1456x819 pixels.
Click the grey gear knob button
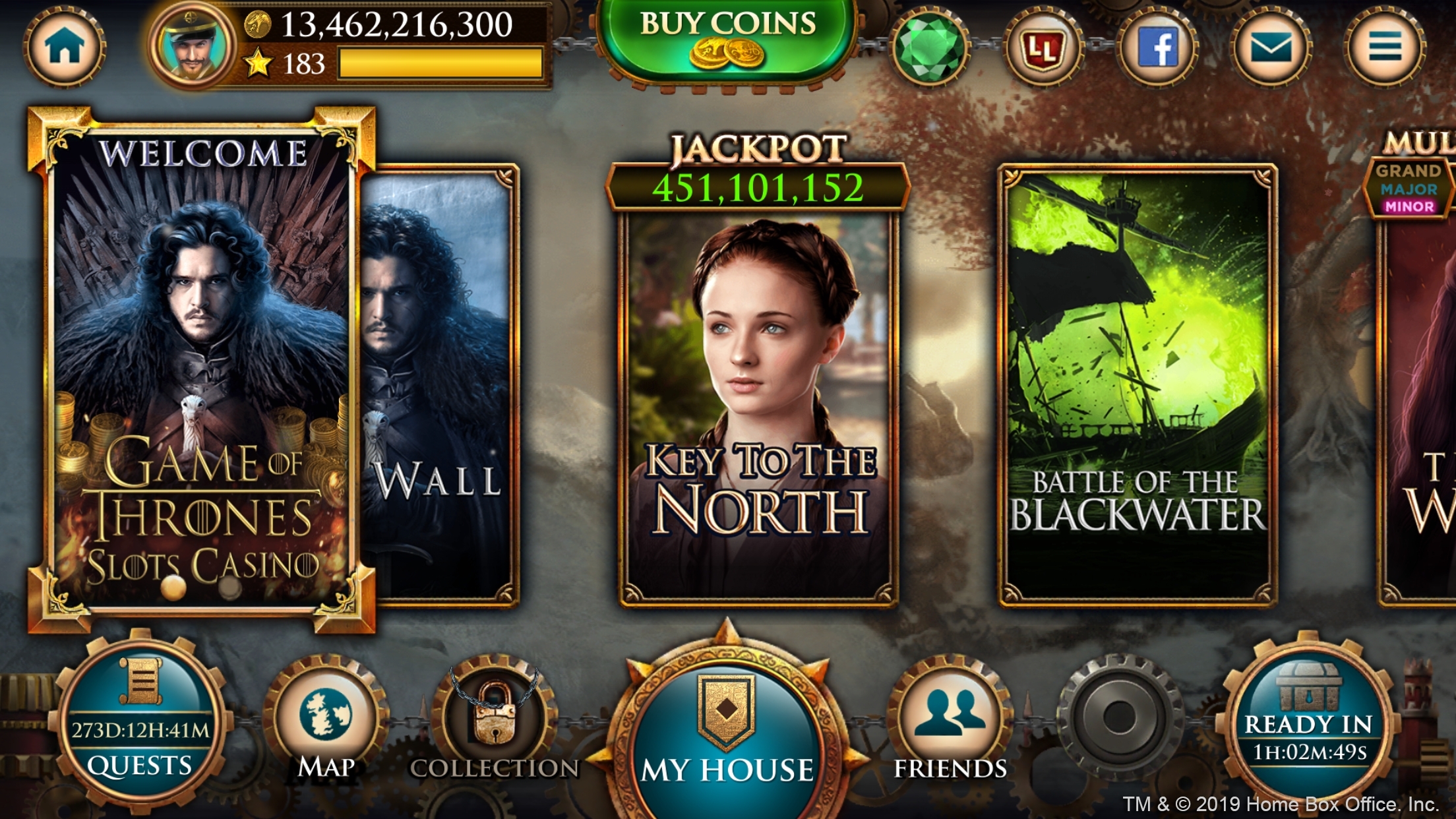pyautogui.click(x=1119, y=717)
